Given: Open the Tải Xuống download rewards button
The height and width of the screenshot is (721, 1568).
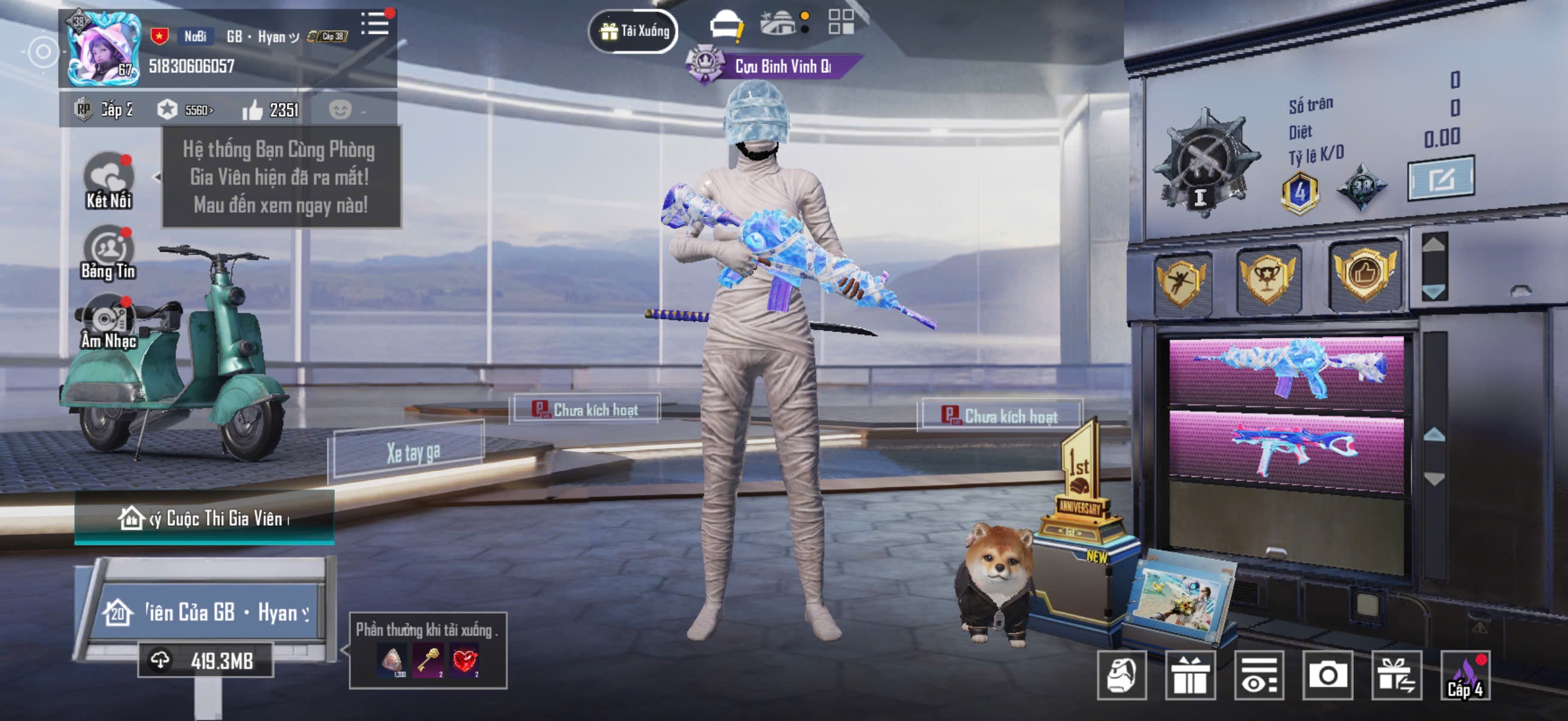Looking at the screenshot, I should click(x=633, y=30).
